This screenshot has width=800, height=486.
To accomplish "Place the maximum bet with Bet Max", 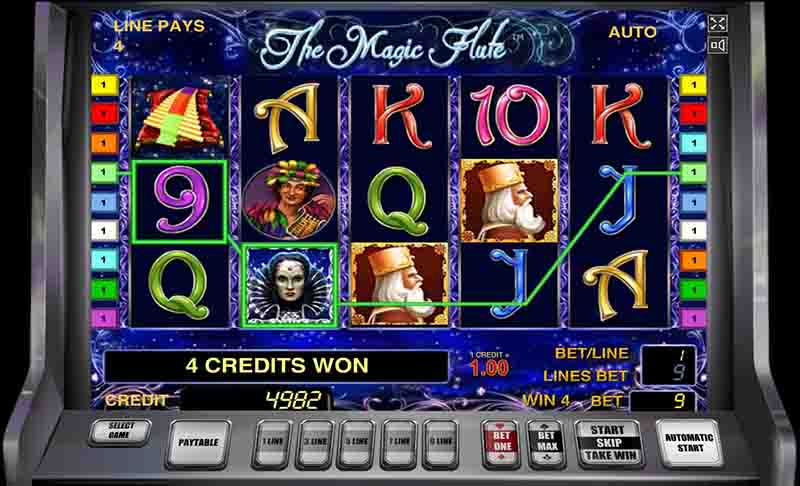I will point(547,441).
